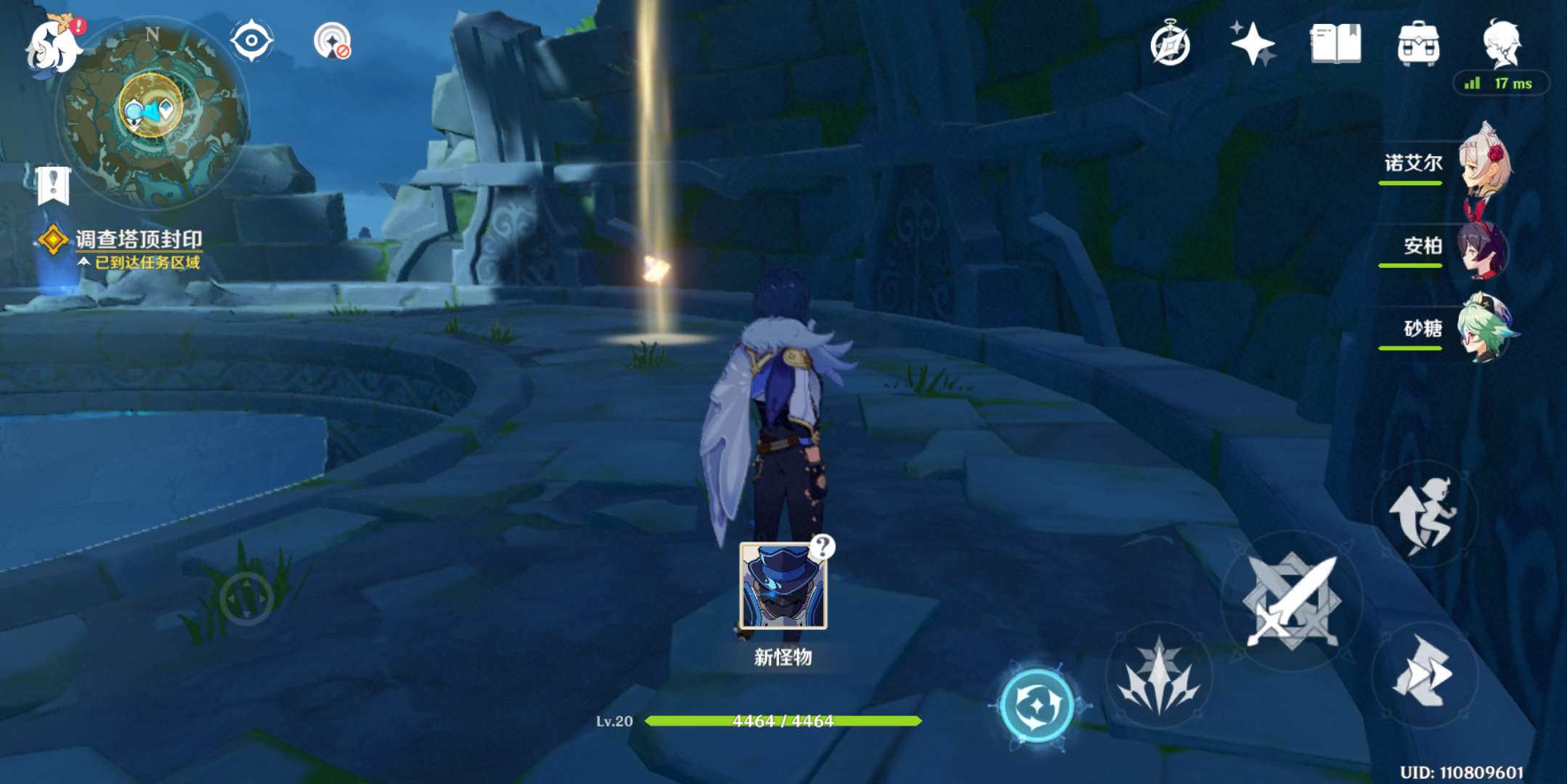
Task: Open the character screen head icon
Action: click(x=1501, y=43)
